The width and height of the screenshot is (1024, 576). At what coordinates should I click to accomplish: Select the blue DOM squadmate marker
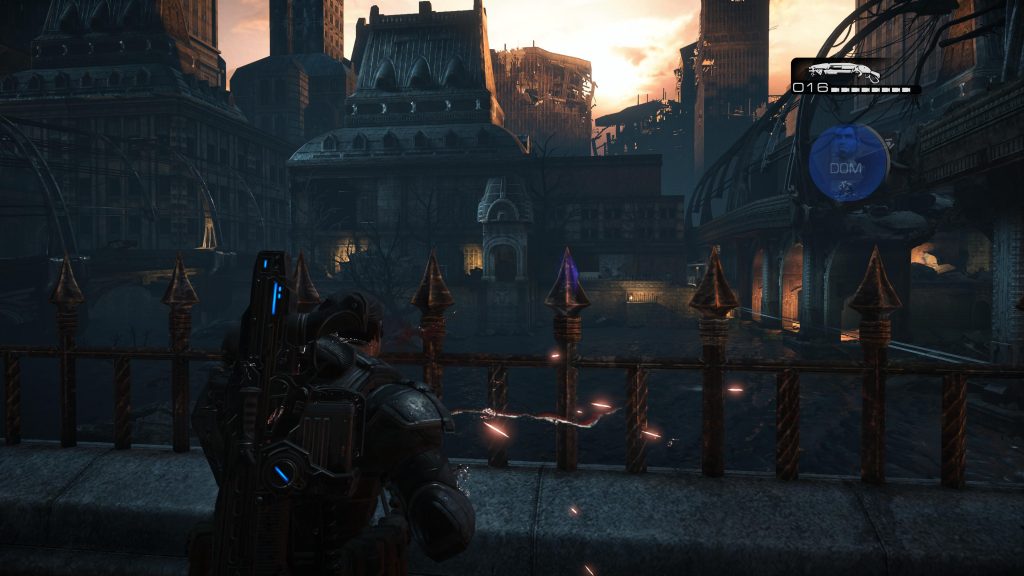pyautogui.click(x=848, y=164)
